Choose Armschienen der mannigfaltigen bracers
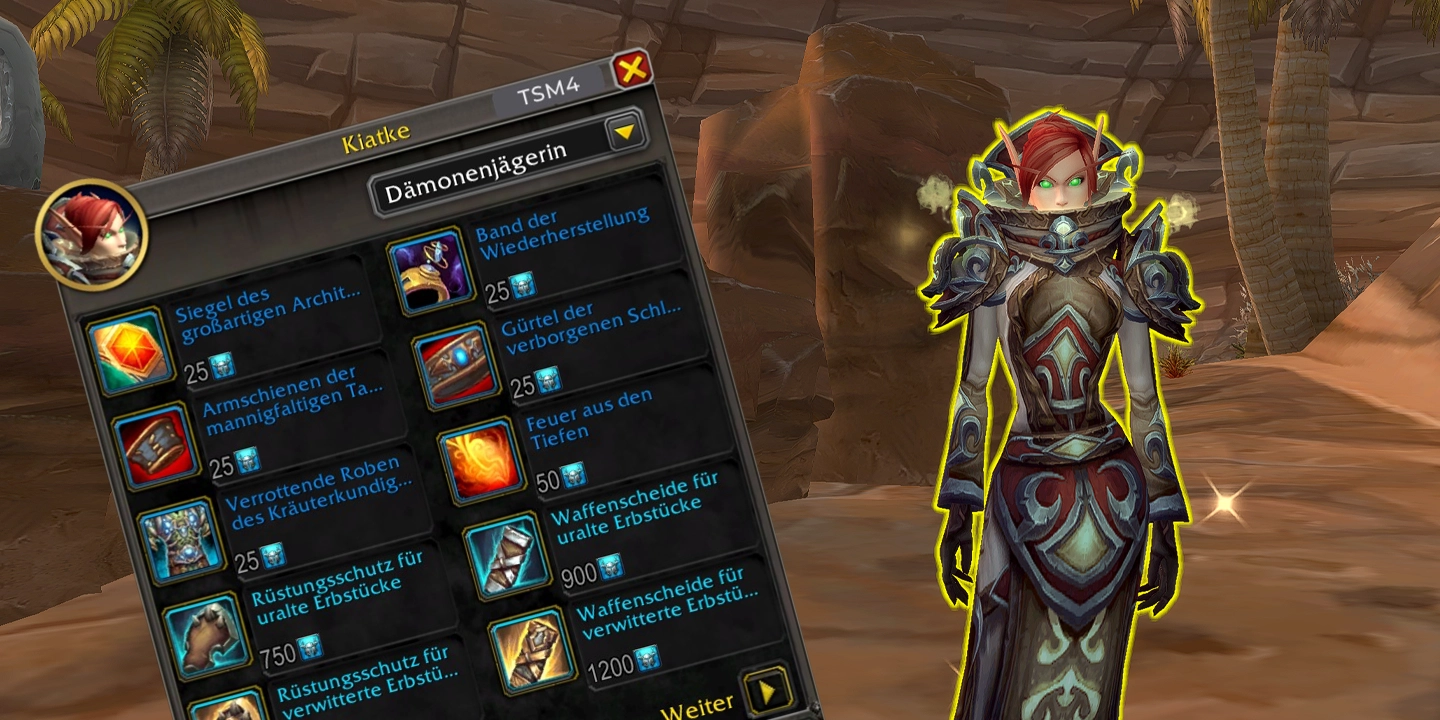 [x=153, y=446]
